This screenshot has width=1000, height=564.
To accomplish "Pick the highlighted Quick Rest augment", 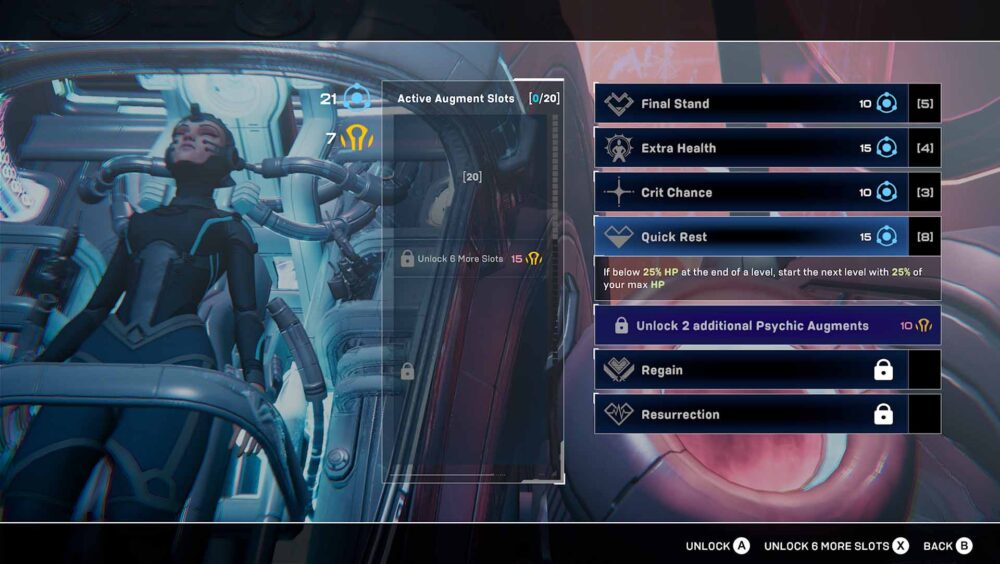I will click(750, 237).
